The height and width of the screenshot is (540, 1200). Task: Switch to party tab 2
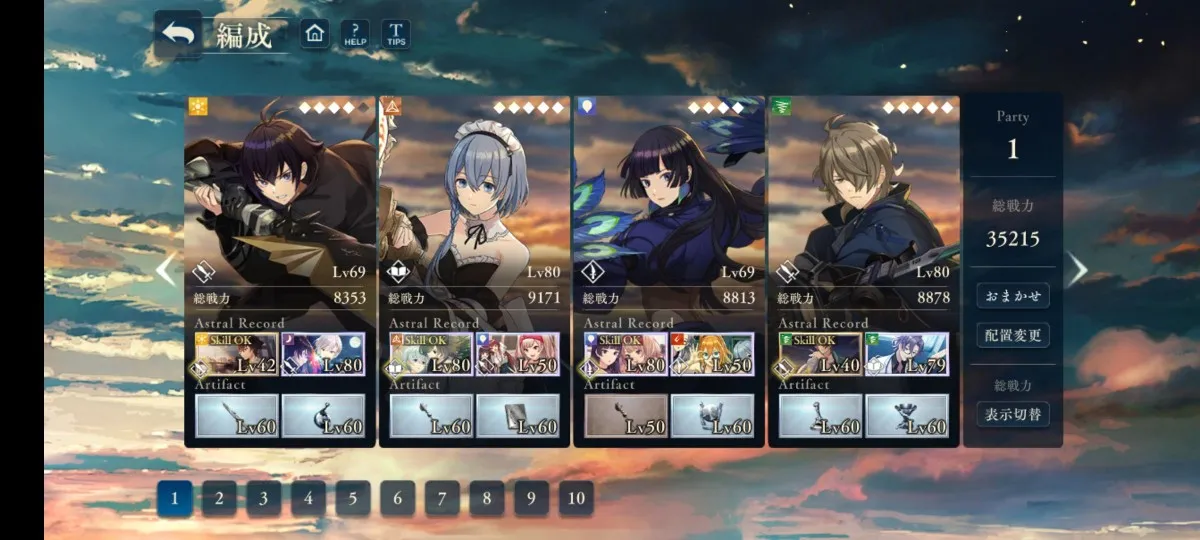point(219,498)
